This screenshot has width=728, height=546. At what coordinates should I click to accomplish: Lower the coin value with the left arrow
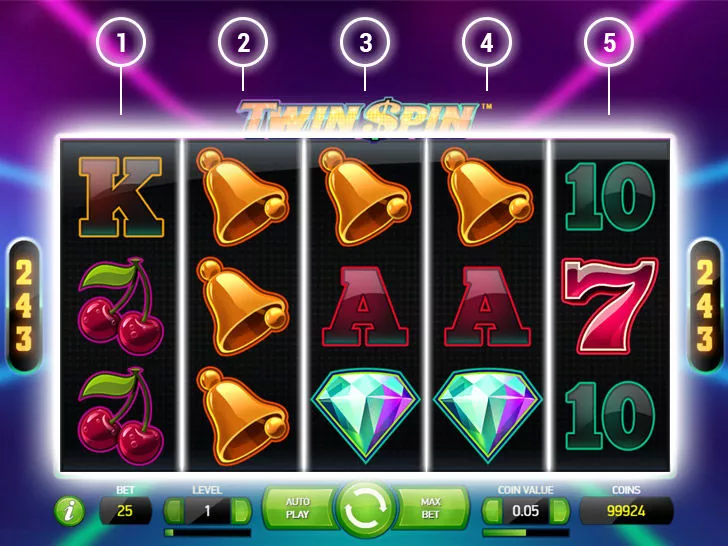point(494,511)
